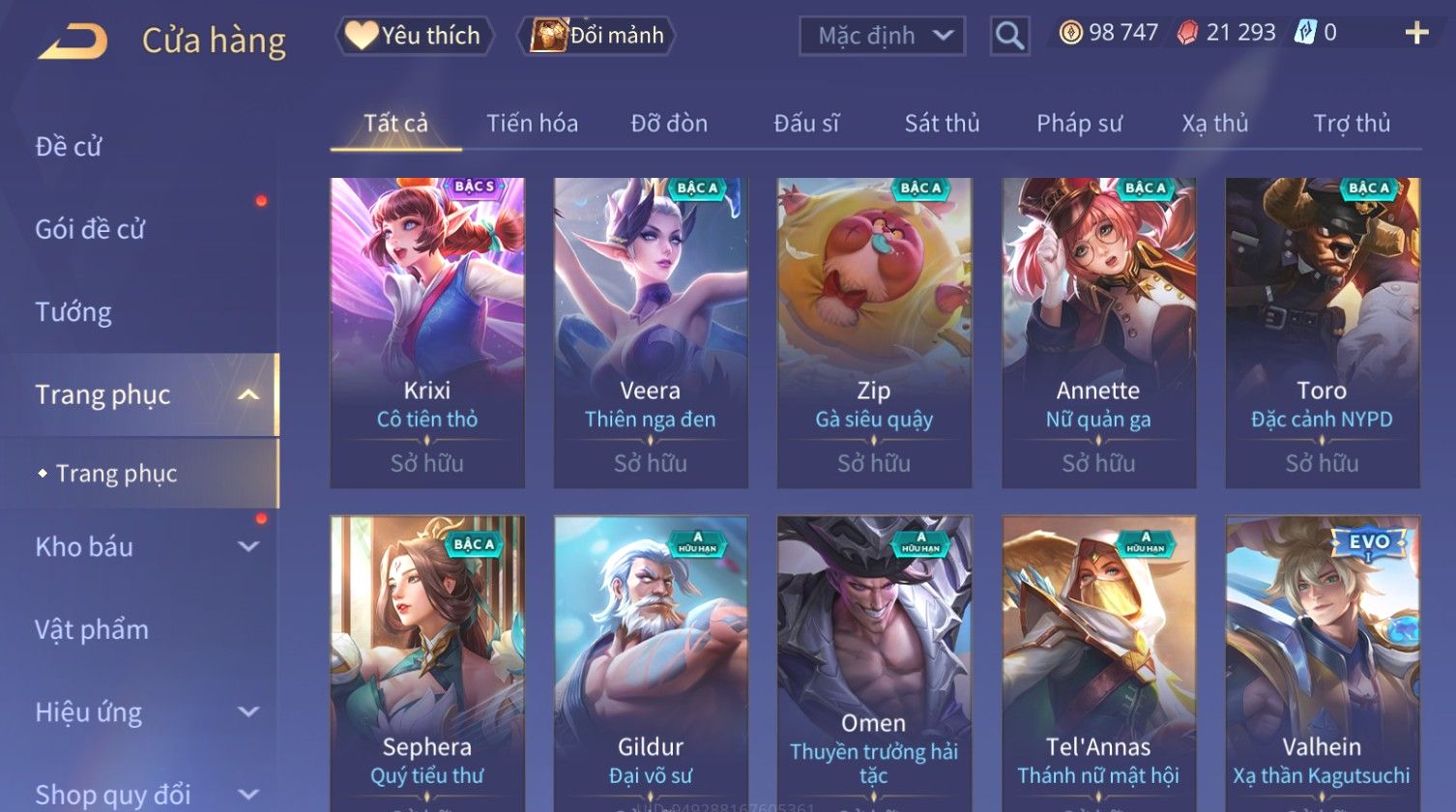Click the magnifying glass search button
The width and height of the screenshot is (1456, 812).
[1009, 37]
